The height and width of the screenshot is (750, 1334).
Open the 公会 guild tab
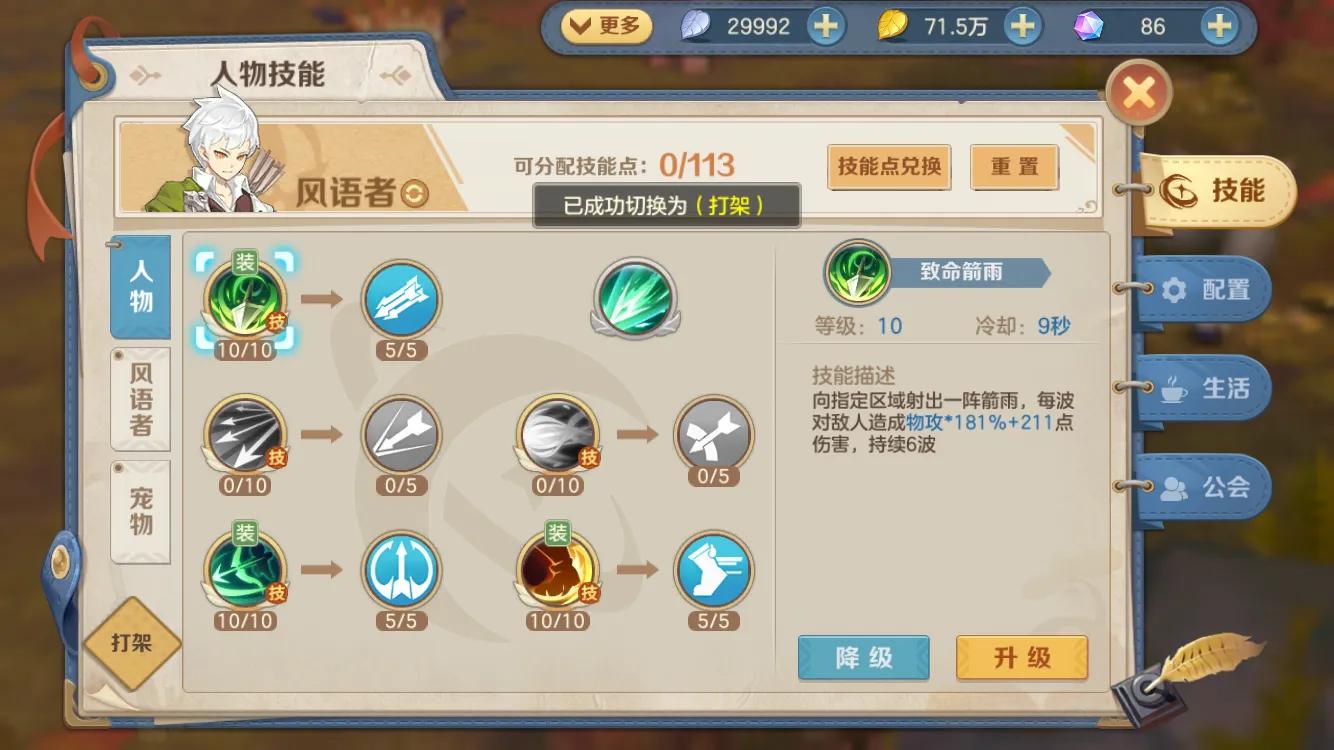click(1205, 487)
